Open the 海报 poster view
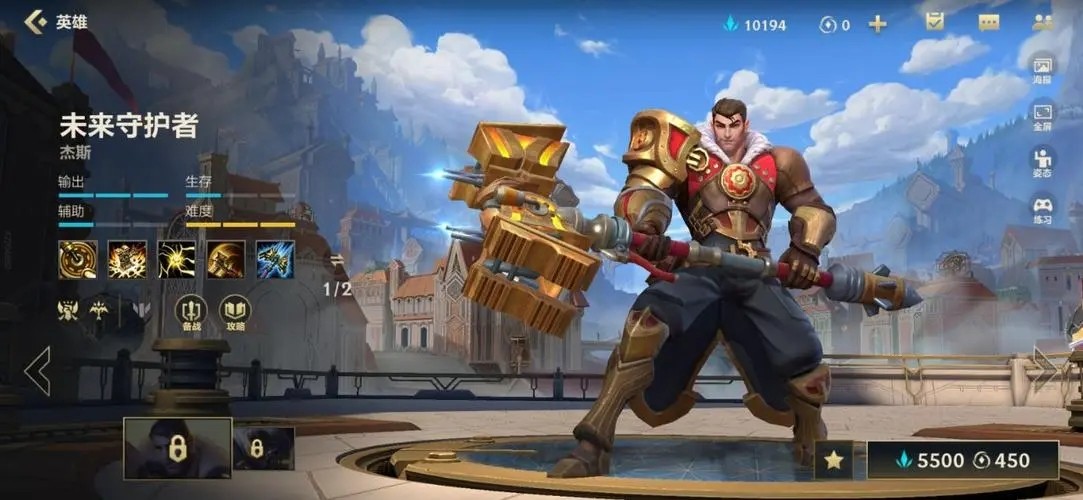The image size is (1083, 500). 1042,70
